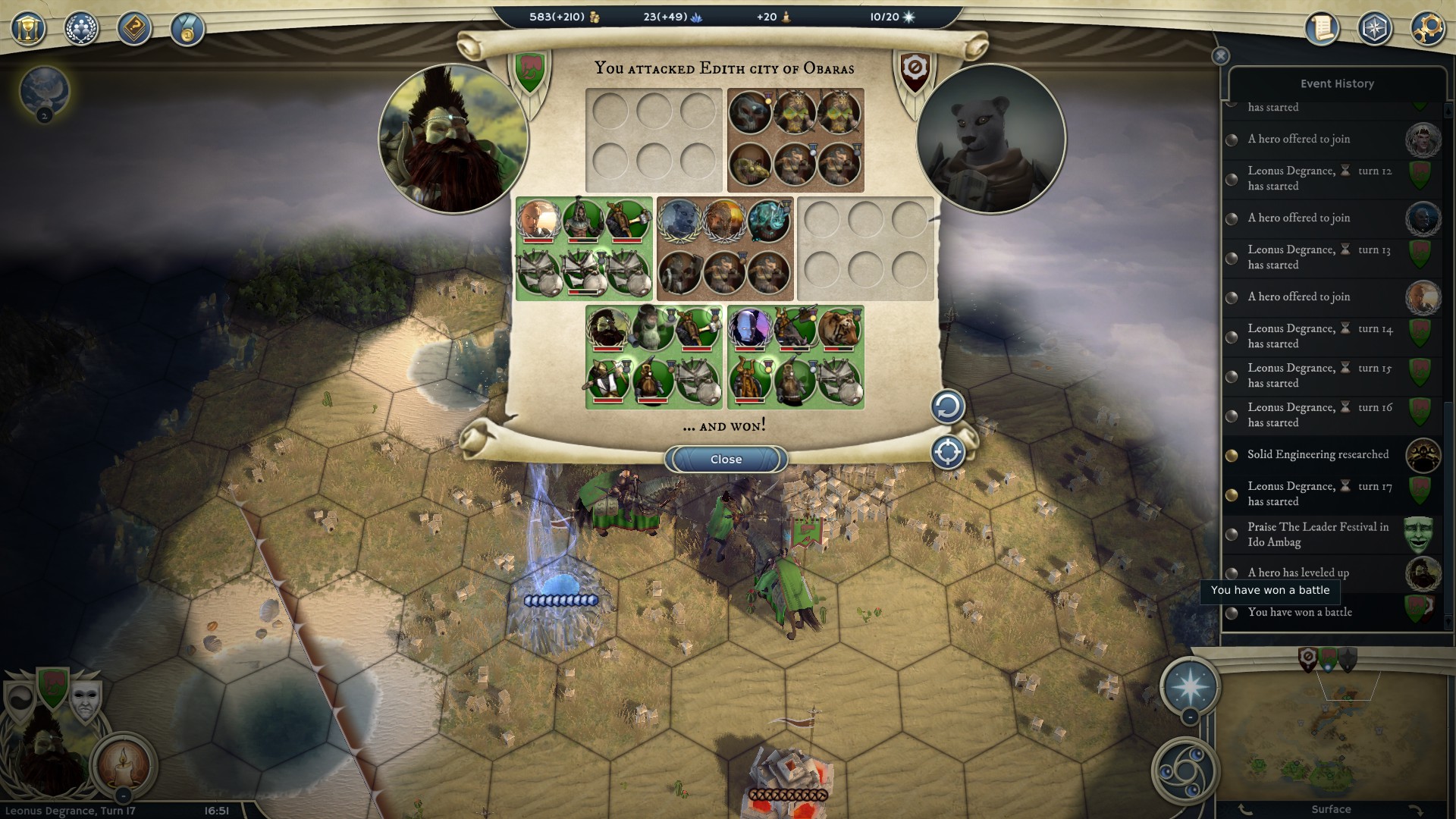Click the crosshair locate battle button
This screenshot has width=1456, height=819.
pos(947,453)
